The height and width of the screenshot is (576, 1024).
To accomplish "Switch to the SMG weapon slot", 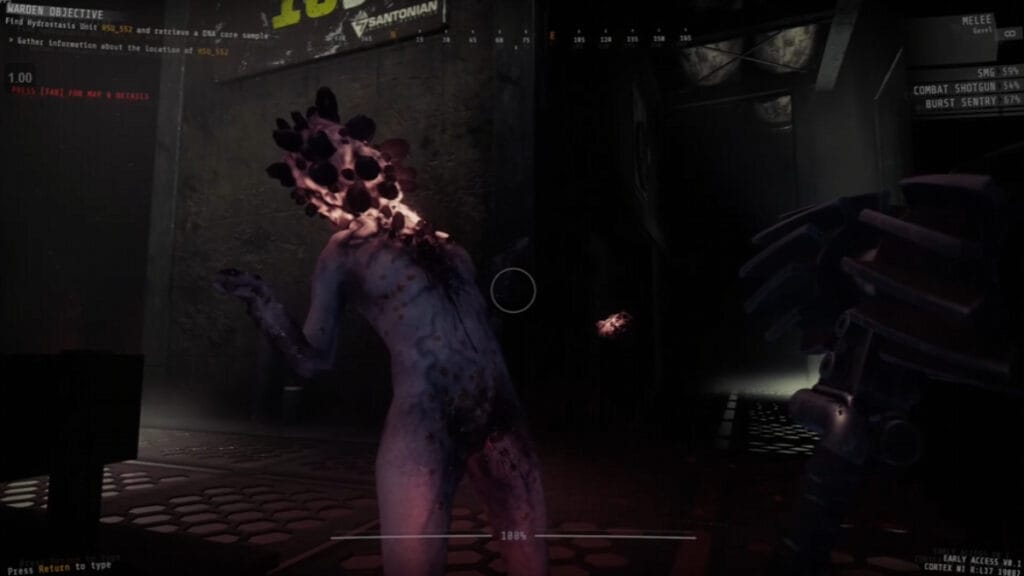I will [981, 73].
